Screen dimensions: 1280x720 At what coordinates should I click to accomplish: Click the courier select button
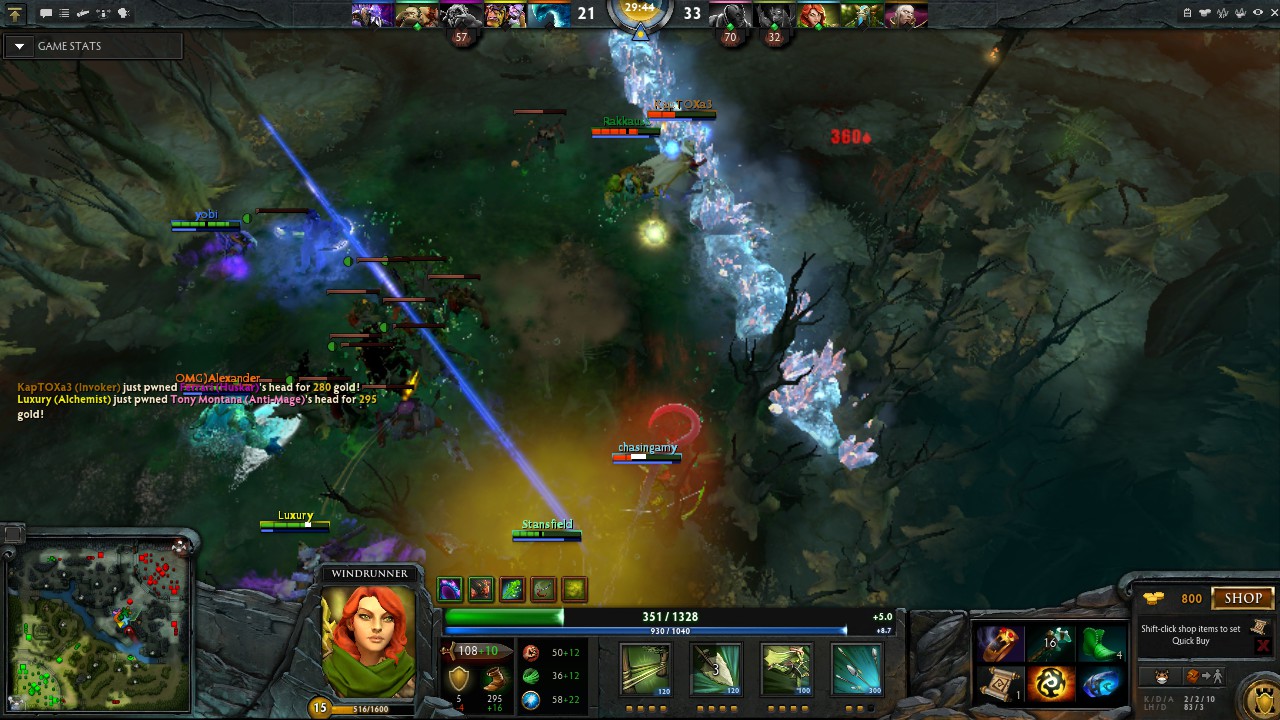coord(1162,676)
